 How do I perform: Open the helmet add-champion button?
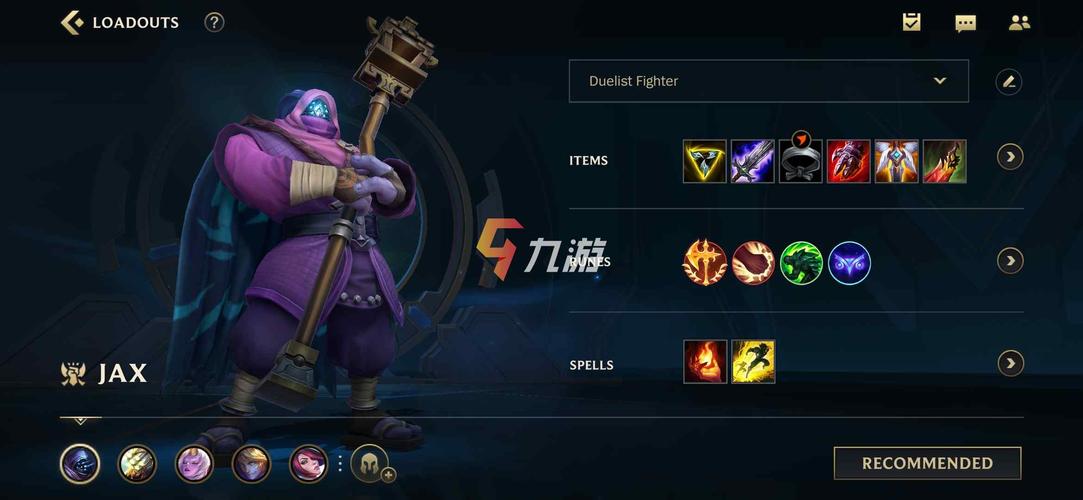(x=369, y=463)
